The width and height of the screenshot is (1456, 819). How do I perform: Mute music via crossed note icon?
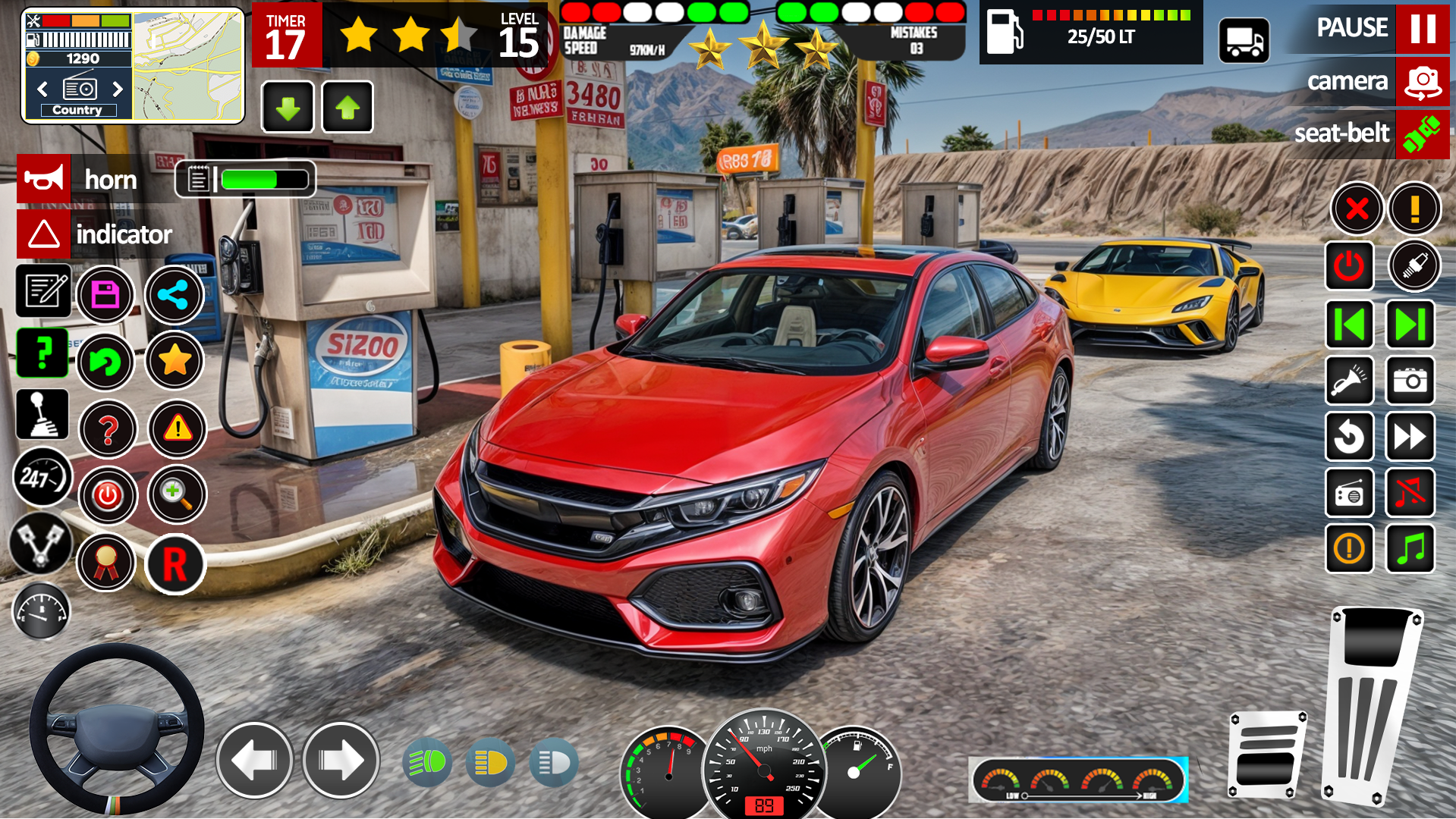(x=1410, y=494)
